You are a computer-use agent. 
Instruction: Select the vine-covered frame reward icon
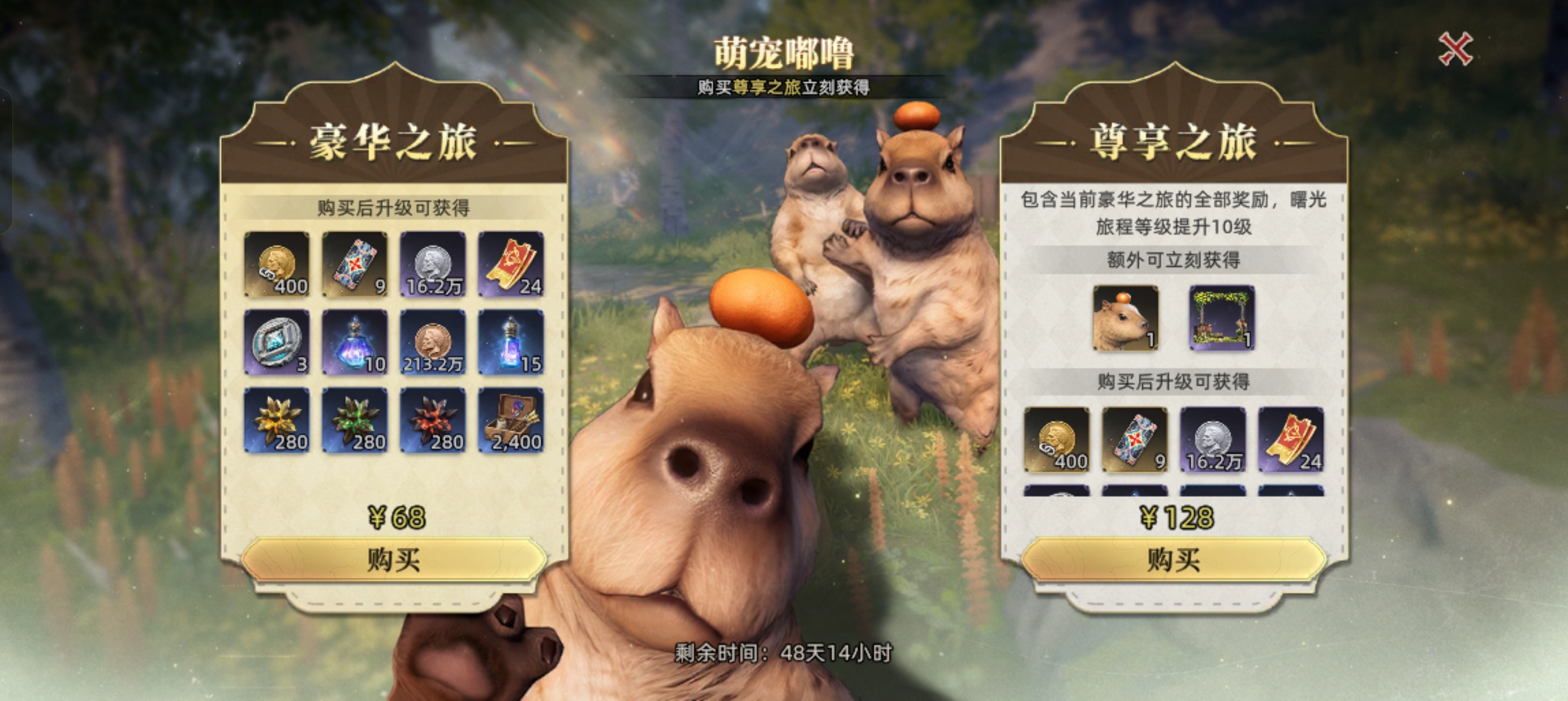click(1222, 318)
